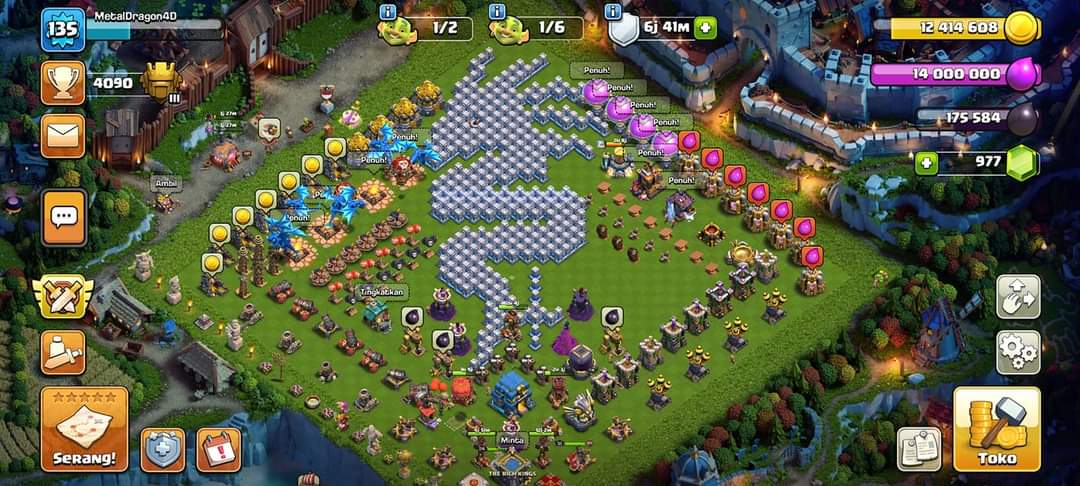This screenshot has width=1080, height=486.
Task: Click the level 135 experience badge
Action: pos(62,29)
